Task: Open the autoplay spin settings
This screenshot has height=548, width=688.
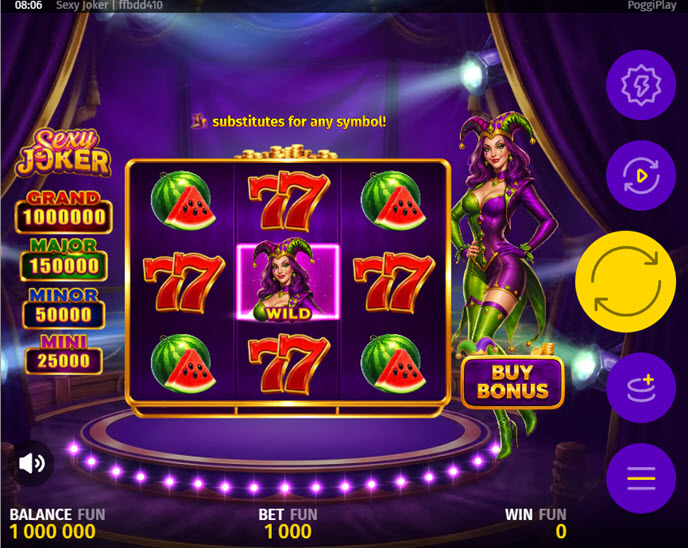Action: tap(640, 176)
